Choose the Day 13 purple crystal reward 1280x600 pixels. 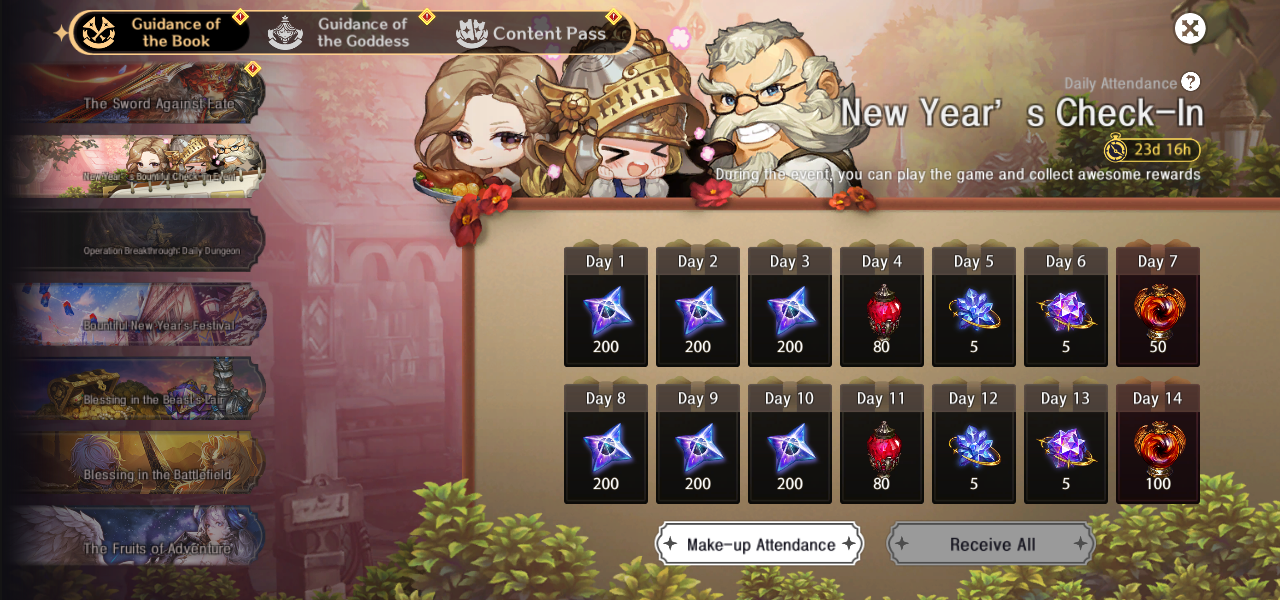coord(1066,444)
